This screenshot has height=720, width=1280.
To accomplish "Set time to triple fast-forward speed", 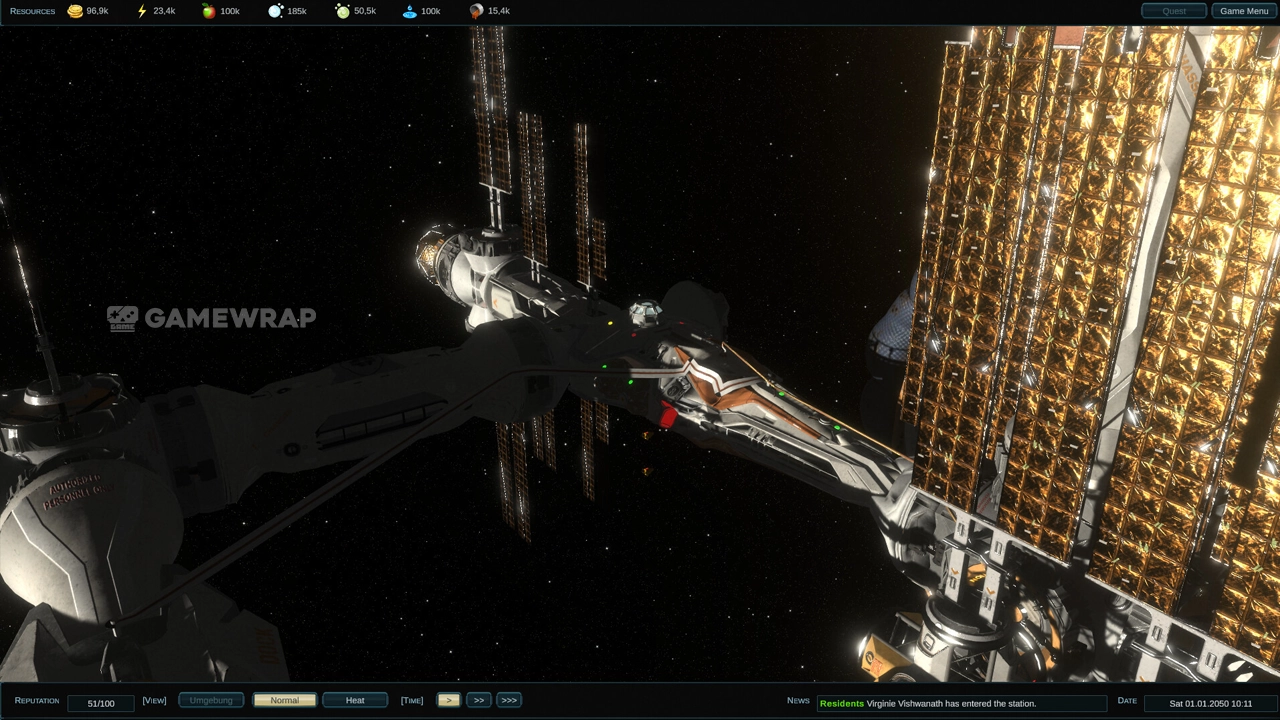I will click(x=509, y=701).
